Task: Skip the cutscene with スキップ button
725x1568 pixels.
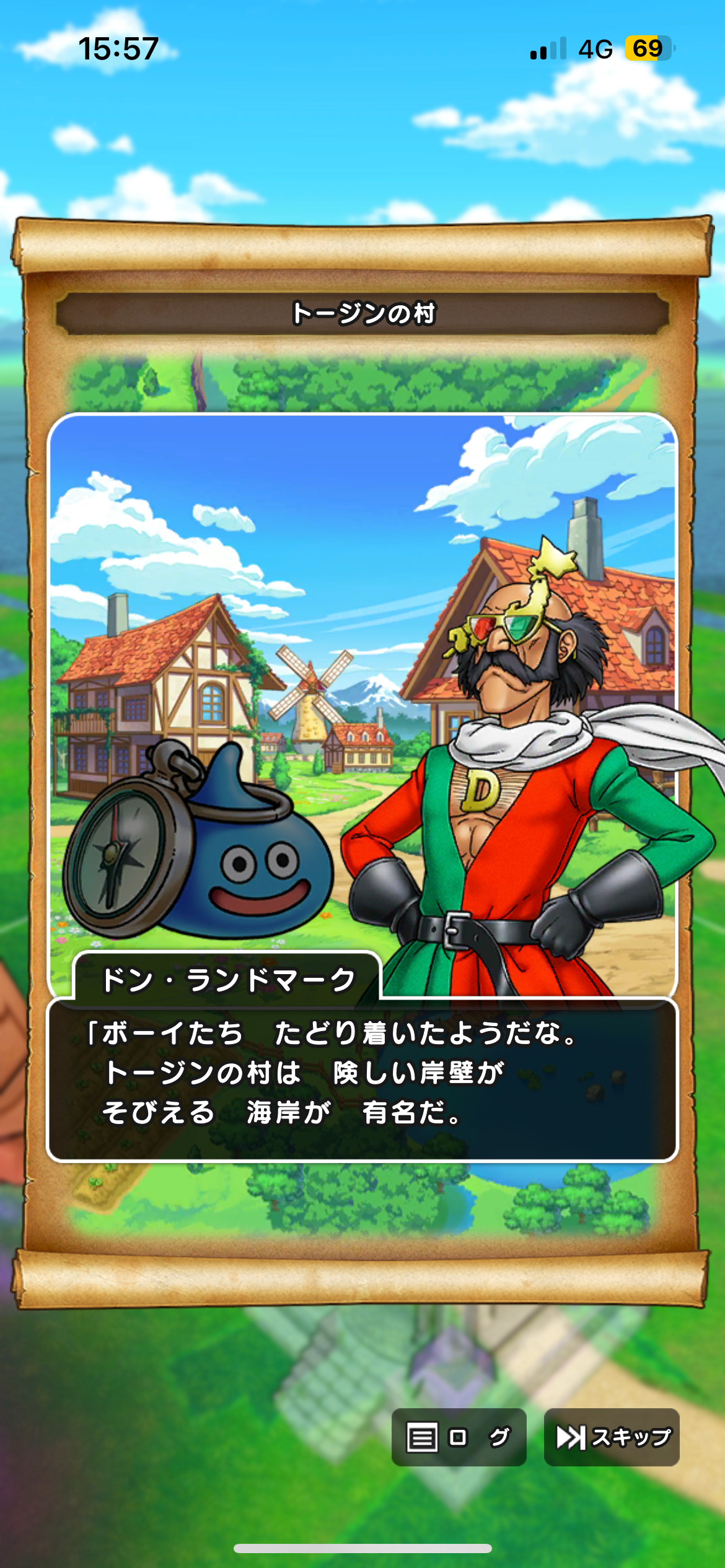Action: [x=612, y=1437]
